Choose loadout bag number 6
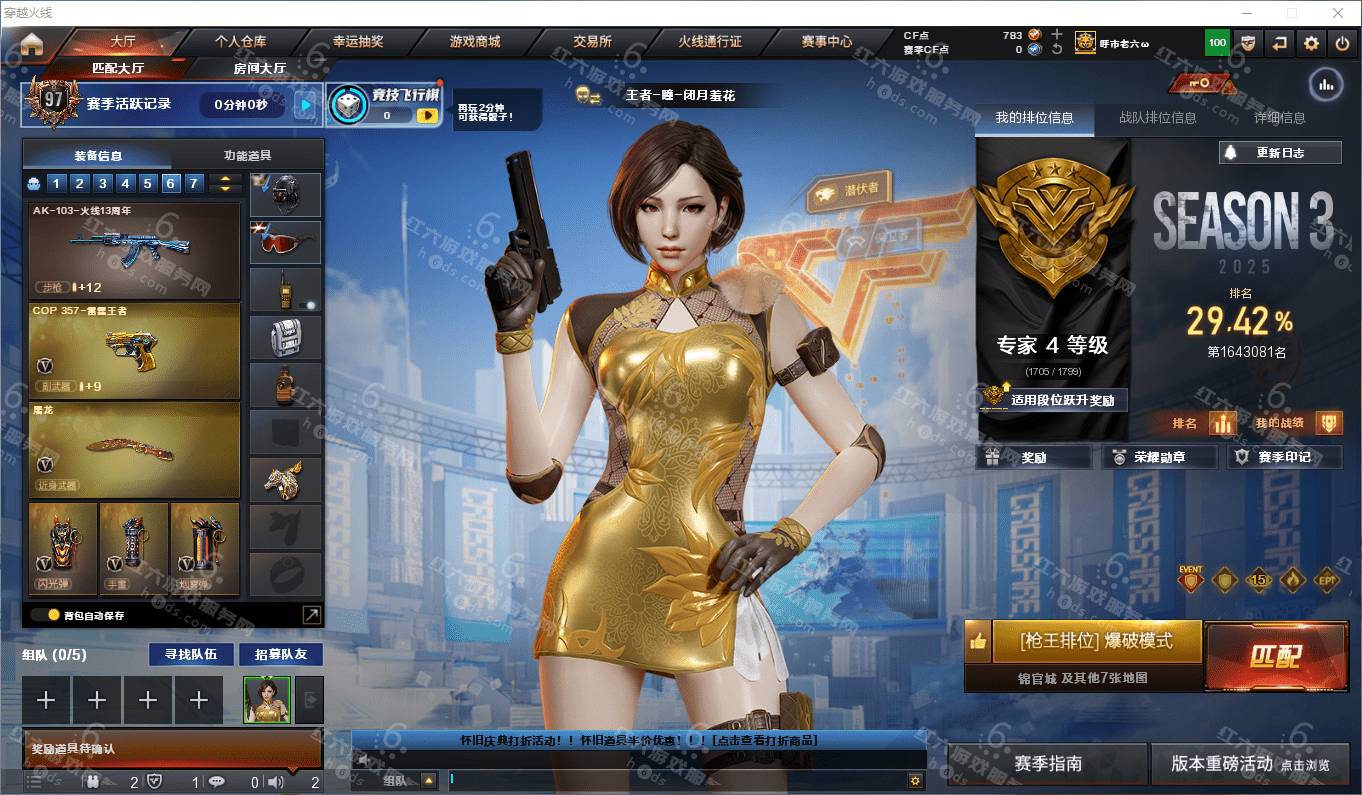Screen dimensions: 1362x795 170,183
